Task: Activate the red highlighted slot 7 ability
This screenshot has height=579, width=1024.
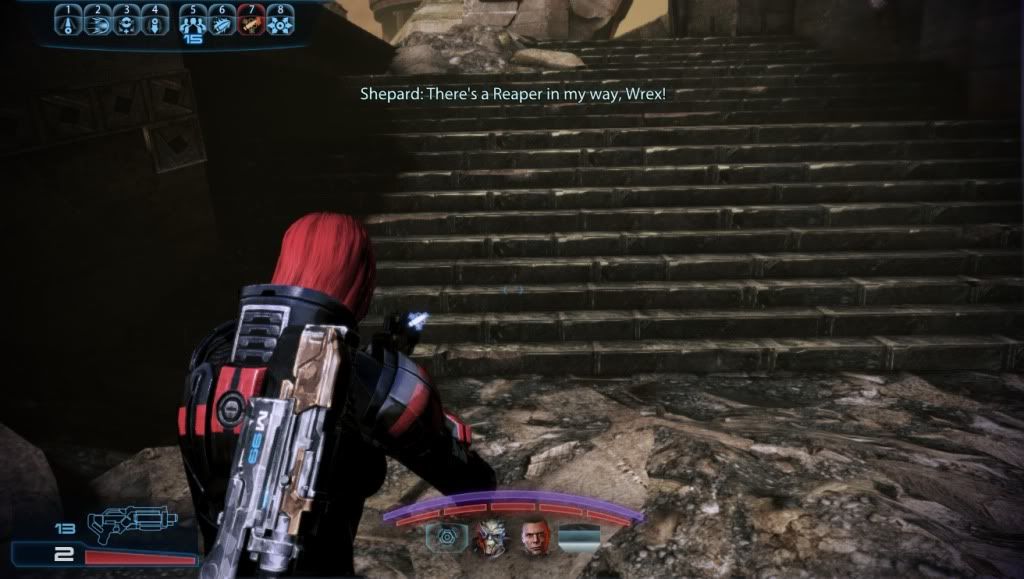Action: (251, 23)
